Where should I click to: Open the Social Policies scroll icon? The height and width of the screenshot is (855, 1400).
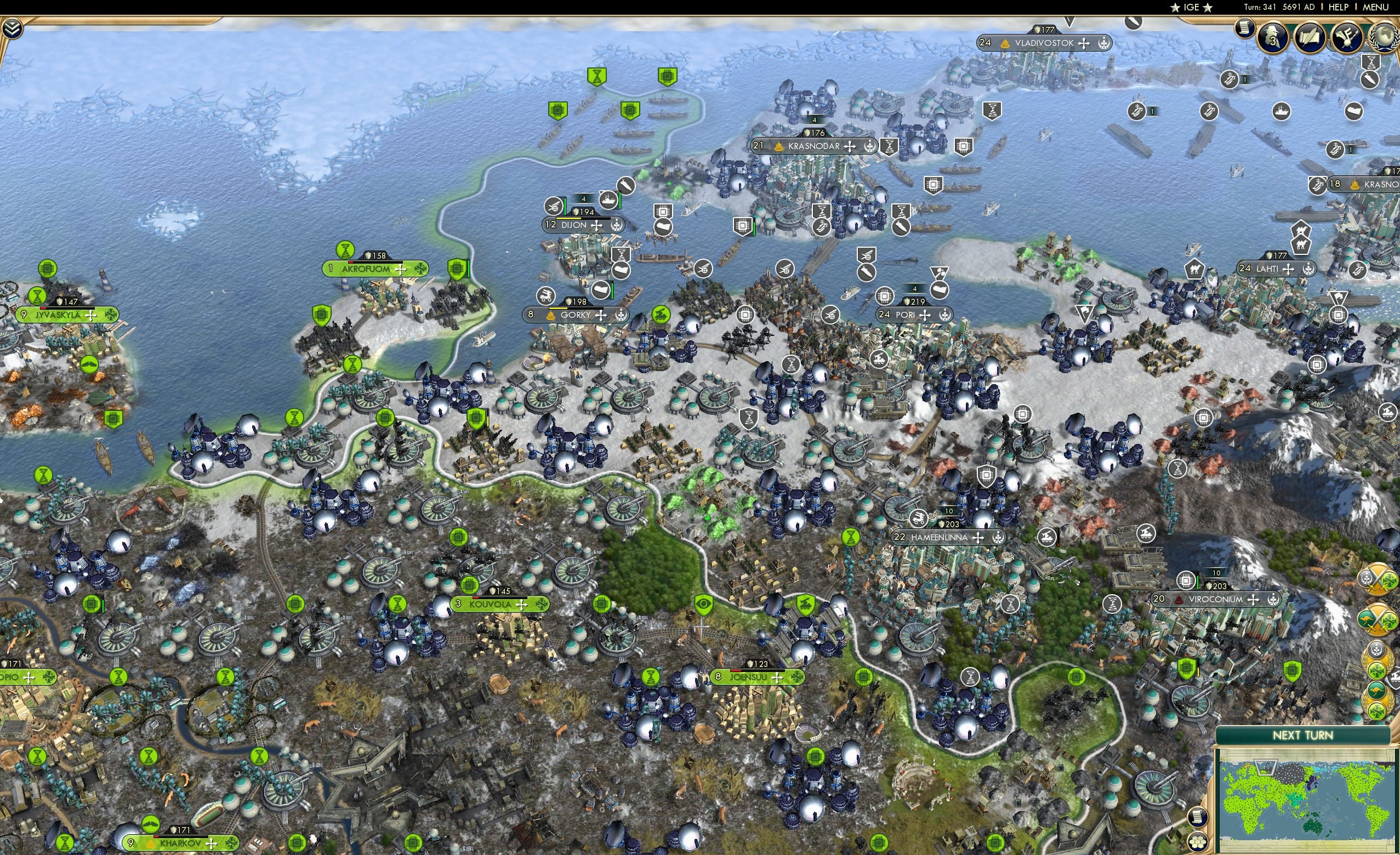[1311, 37]
